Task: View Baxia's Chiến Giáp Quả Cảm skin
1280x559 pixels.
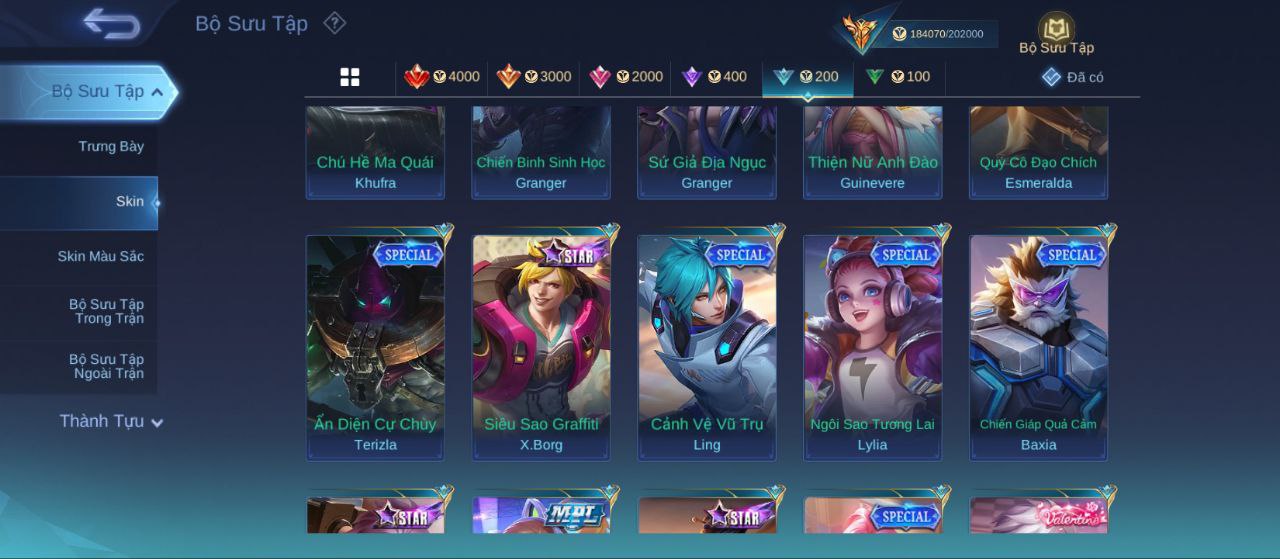Action: tap(1039, 345)
